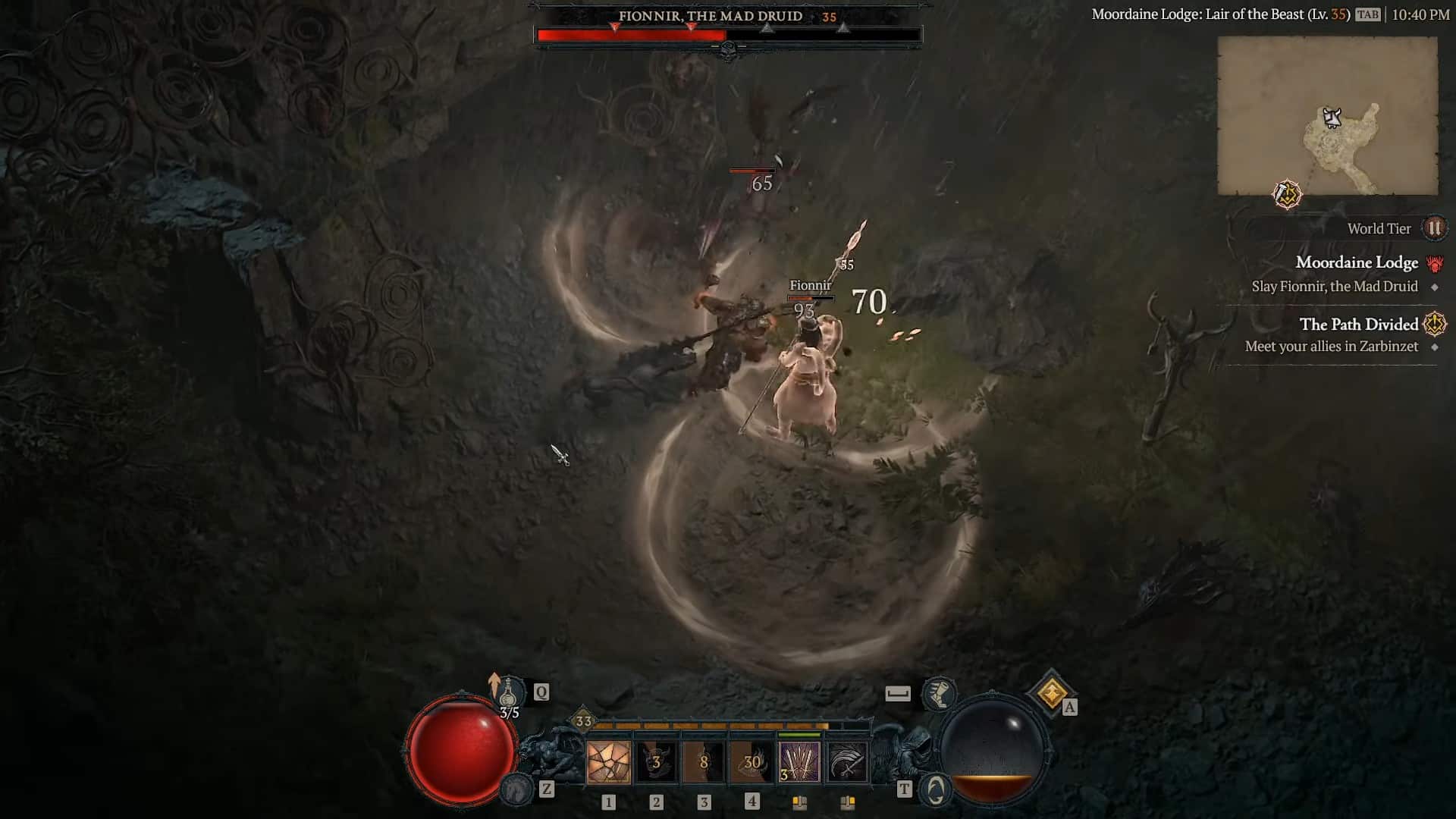Use the skill bound to slot 3
This screenshot has width=1456, height=819.
point(703,762)
